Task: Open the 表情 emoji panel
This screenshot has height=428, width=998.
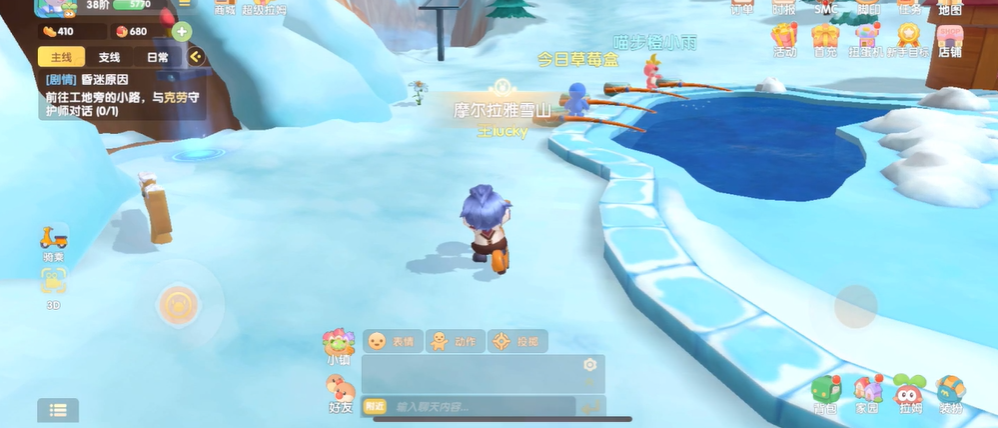Action: click(392, 341)
